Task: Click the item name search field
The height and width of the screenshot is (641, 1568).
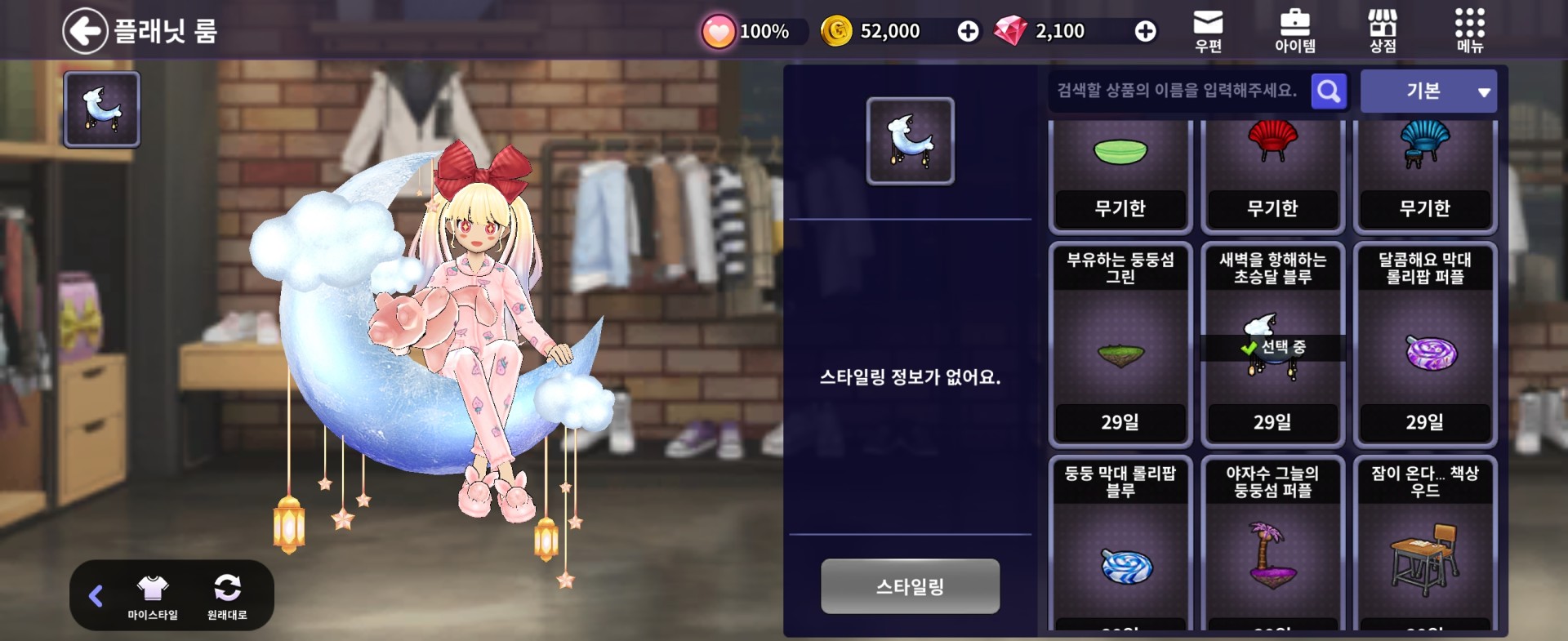Action: [1178, 91]
